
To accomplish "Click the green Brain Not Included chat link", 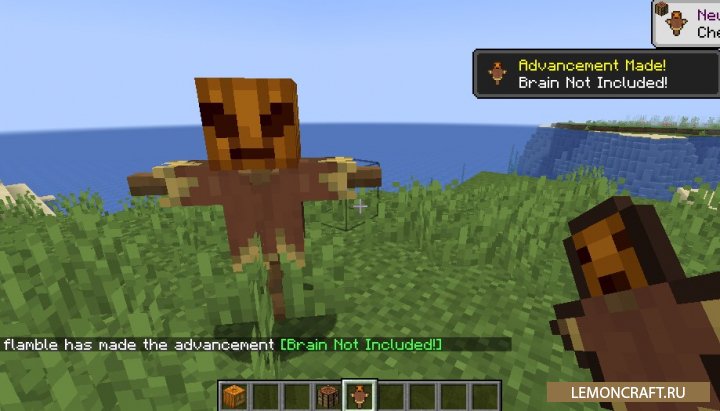I will [362, 345].
